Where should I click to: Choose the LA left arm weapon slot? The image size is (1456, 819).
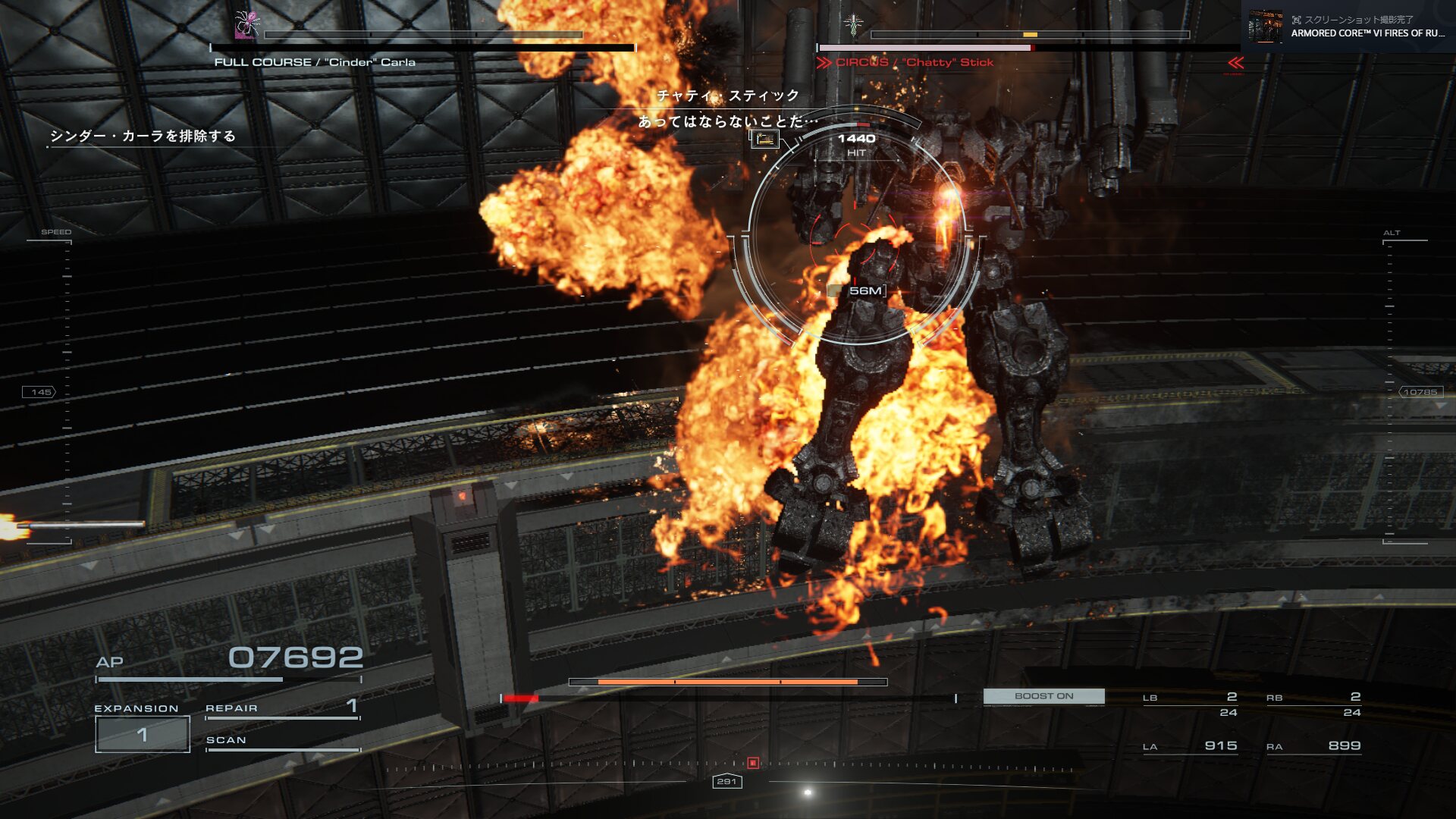1190,746
